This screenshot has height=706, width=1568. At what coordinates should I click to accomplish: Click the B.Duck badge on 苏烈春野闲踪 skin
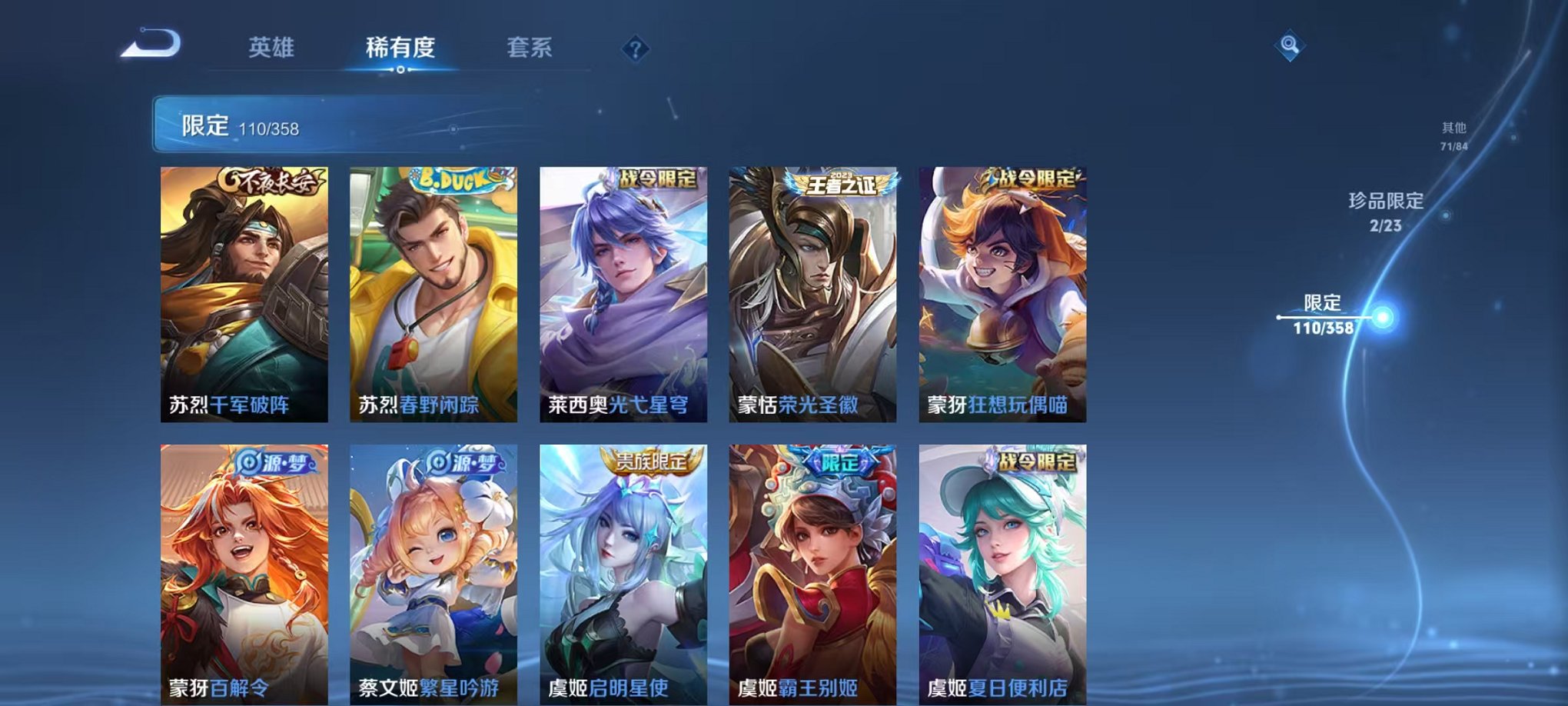point(451,178)
